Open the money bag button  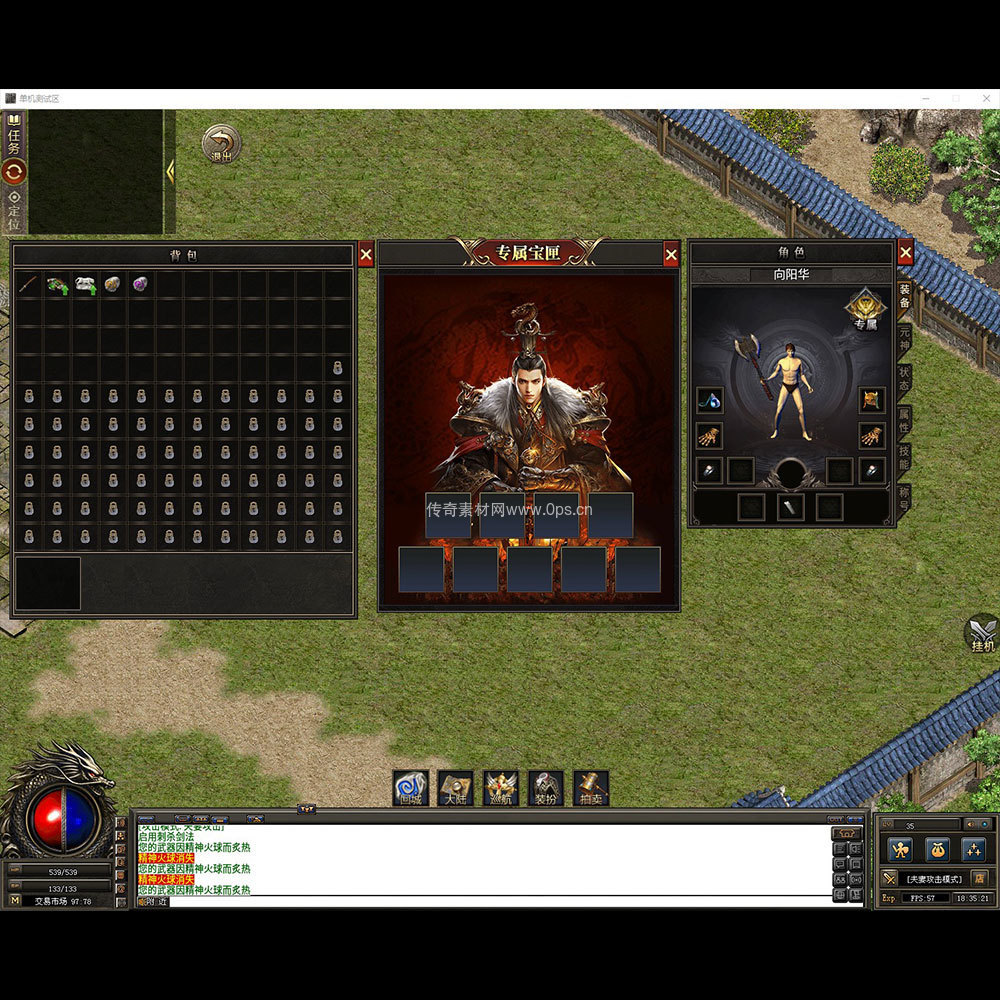point(936,850)
